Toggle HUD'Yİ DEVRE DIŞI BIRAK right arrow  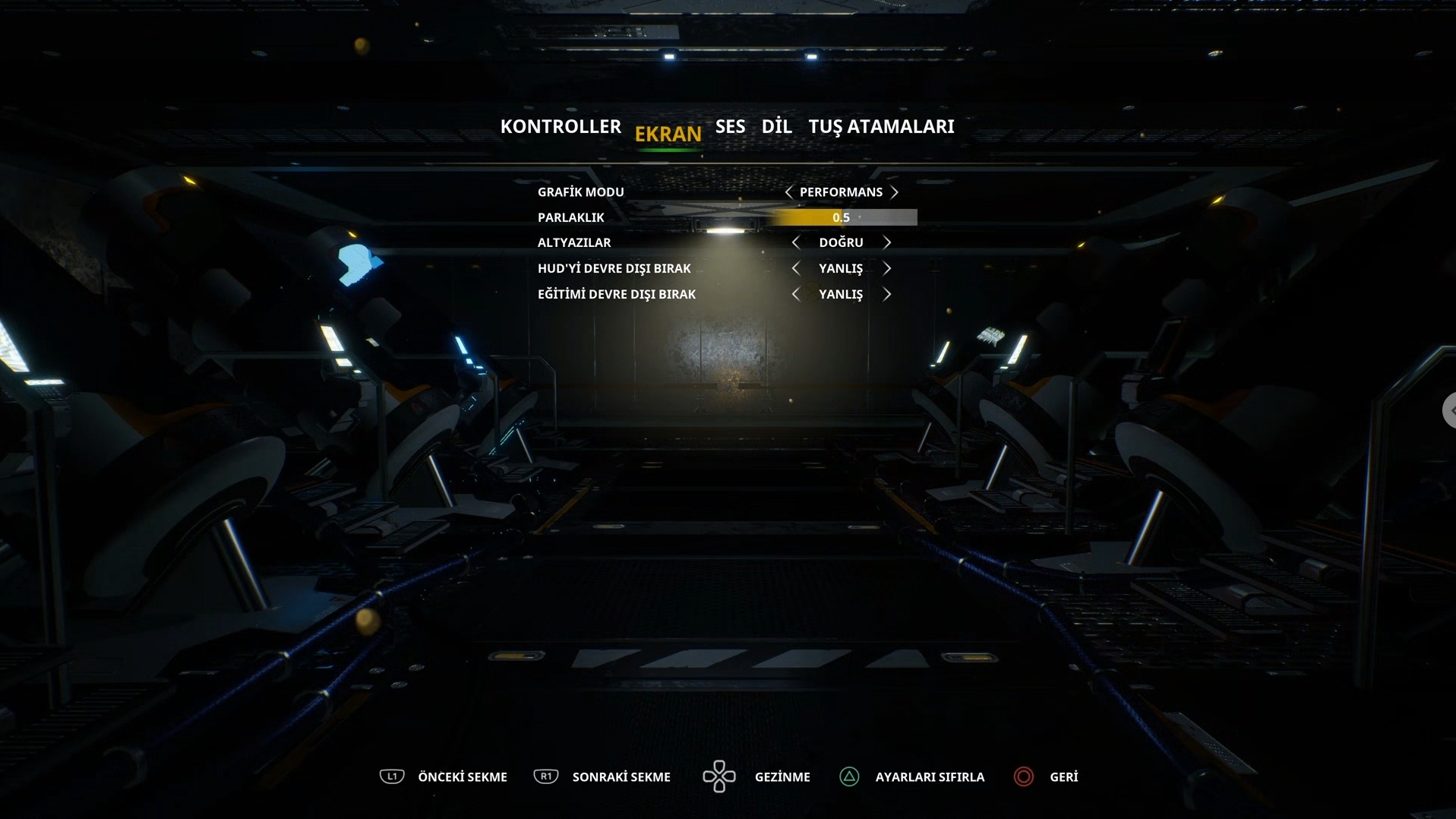click(x=886, y=268)
